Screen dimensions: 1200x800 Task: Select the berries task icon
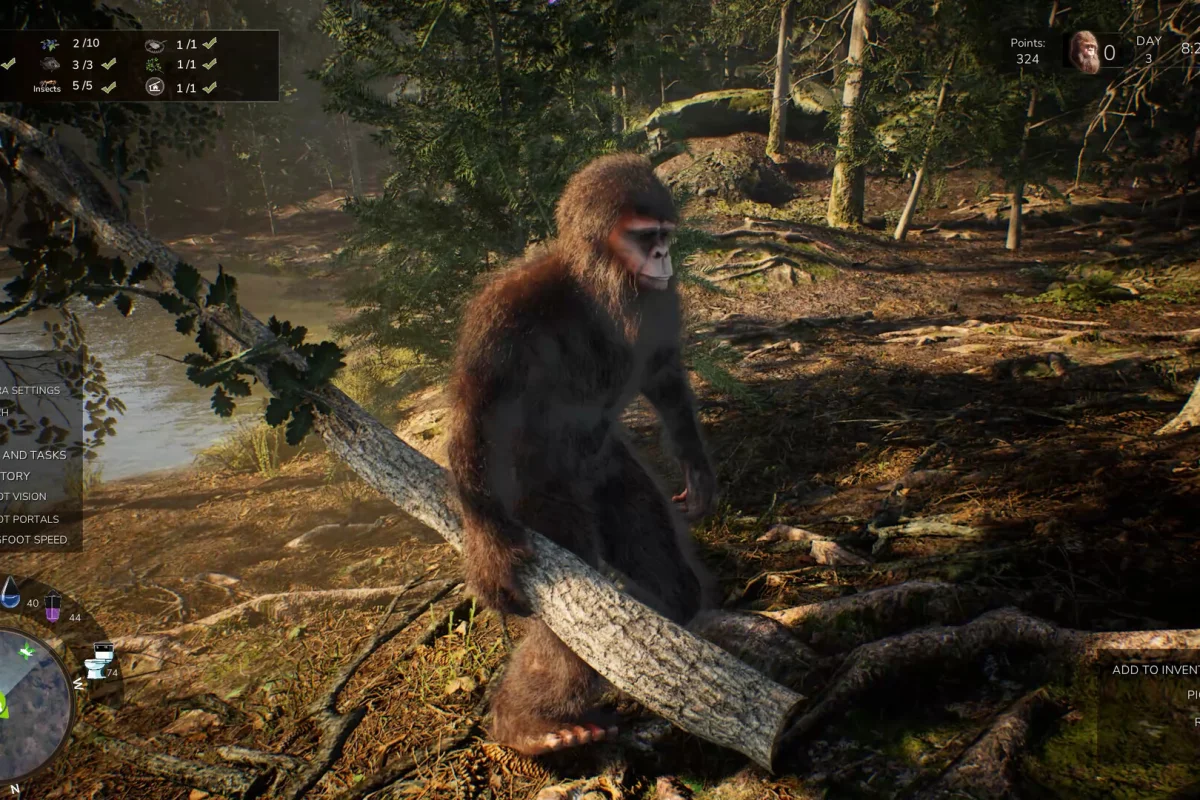(x=49, y=44)
